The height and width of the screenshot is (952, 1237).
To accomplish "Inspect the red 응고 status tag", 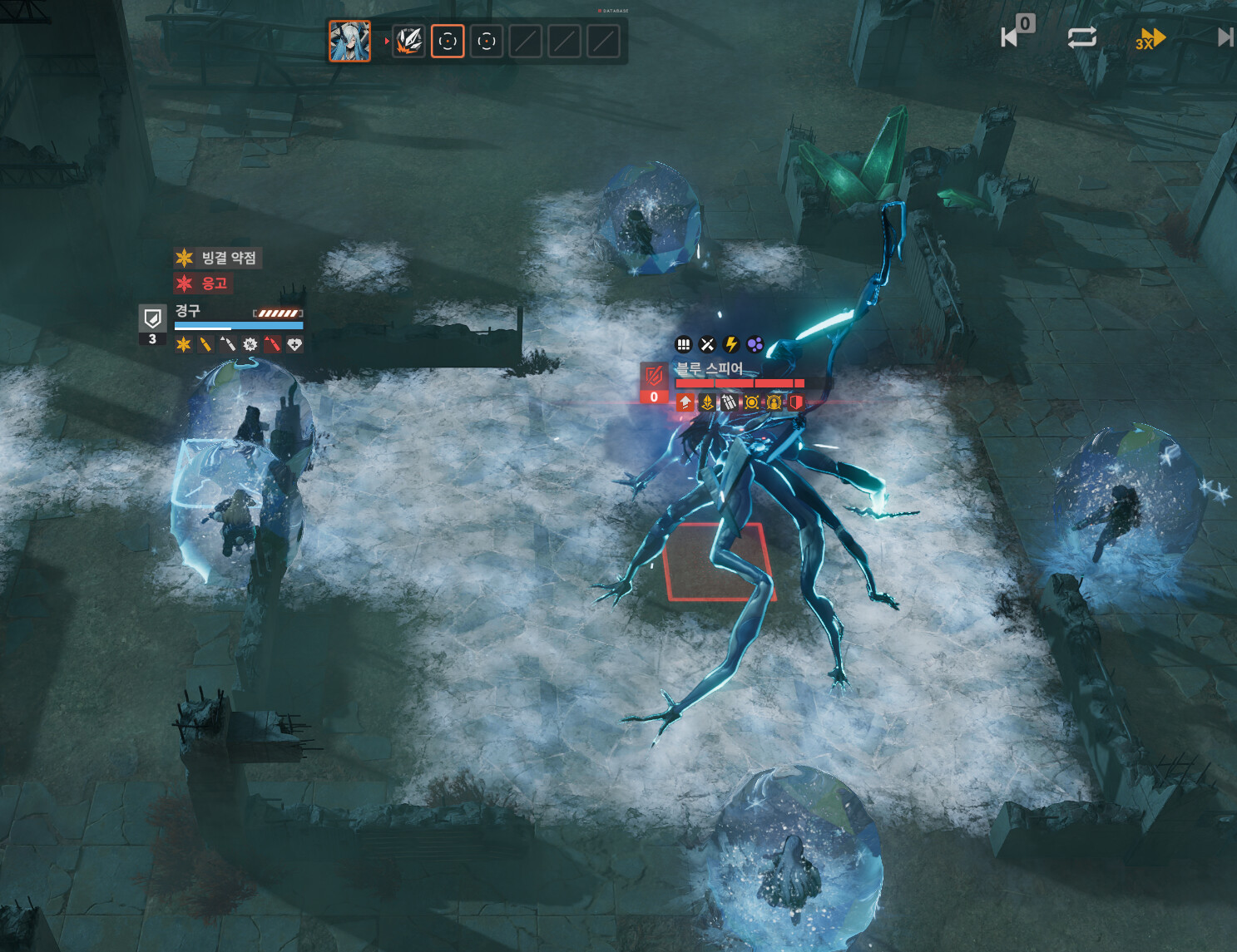I will coord(203,284).
